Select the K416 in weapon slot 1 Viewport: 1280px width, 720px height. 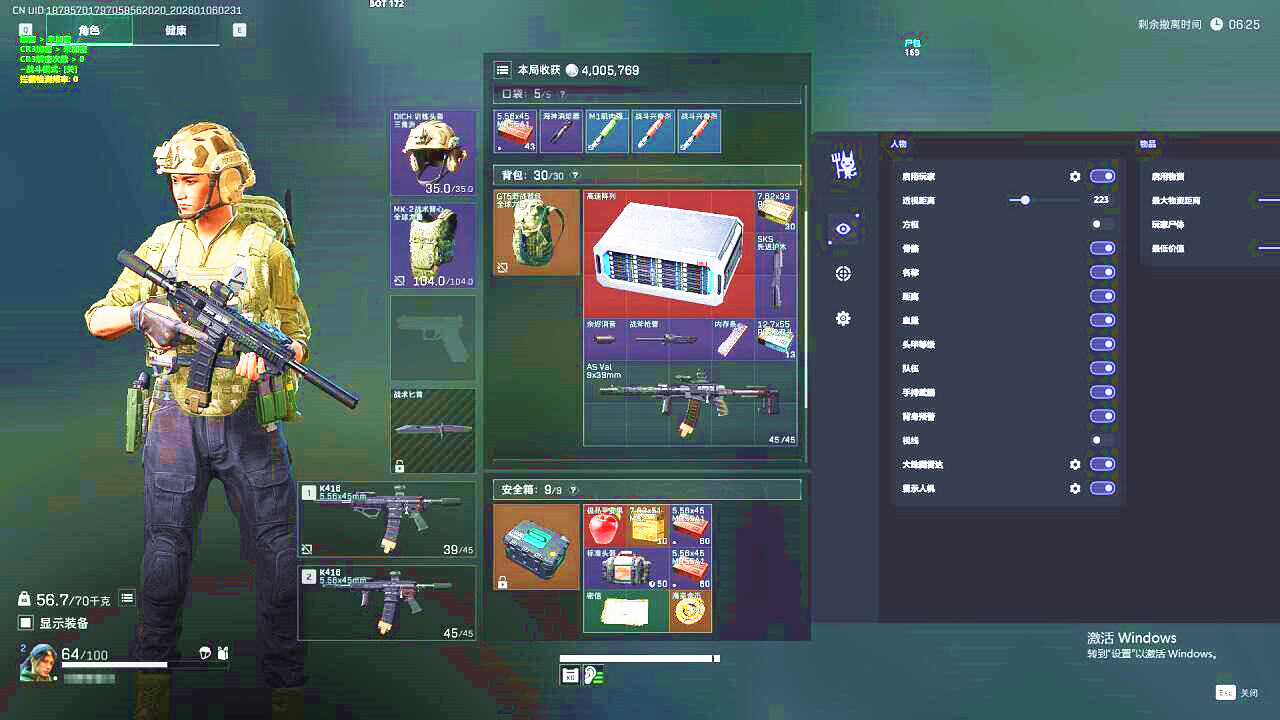[388, 521]
